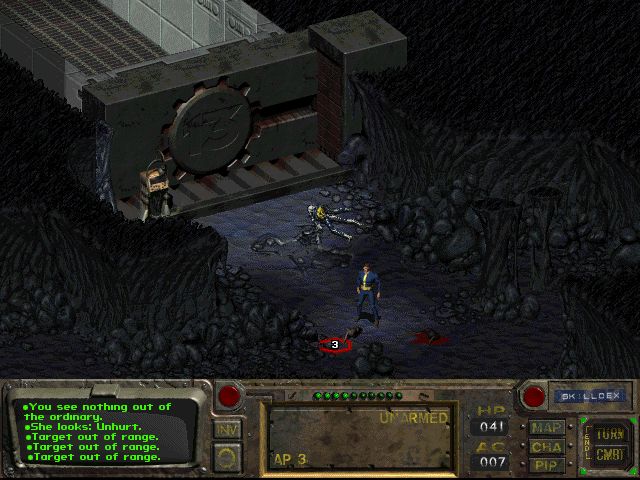Open the options menu round button

tap(227, 457)
